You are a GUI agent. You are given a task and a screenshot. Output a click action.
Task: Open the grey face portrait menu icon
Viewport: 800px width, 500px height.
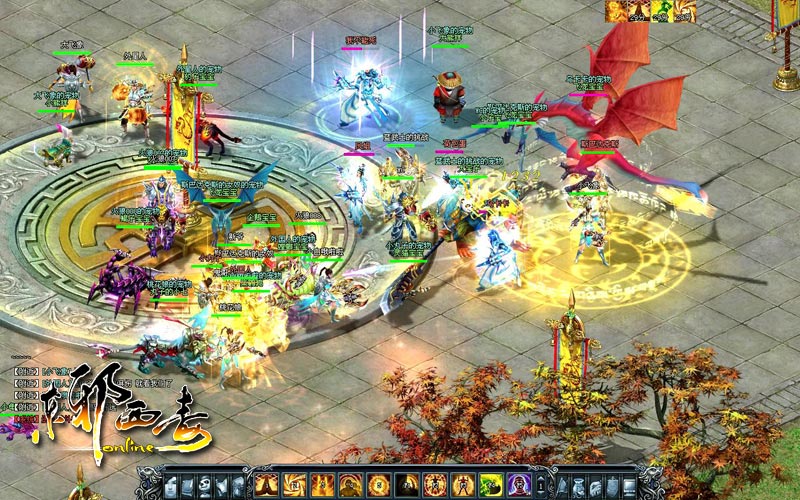click(x=171, y=484)
